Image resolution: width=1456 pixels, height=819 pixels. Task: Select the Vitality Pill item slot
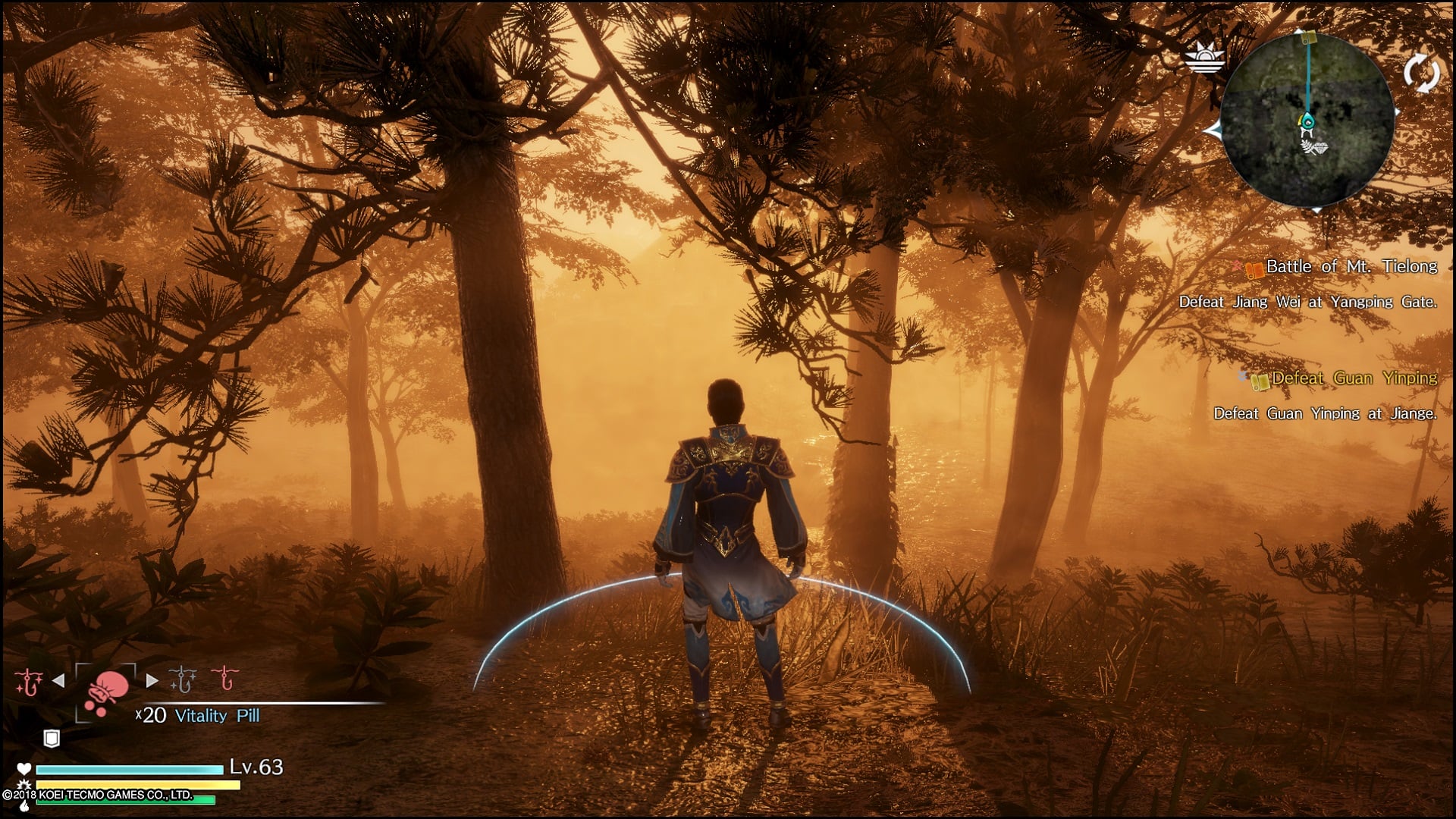coord(105,692)
